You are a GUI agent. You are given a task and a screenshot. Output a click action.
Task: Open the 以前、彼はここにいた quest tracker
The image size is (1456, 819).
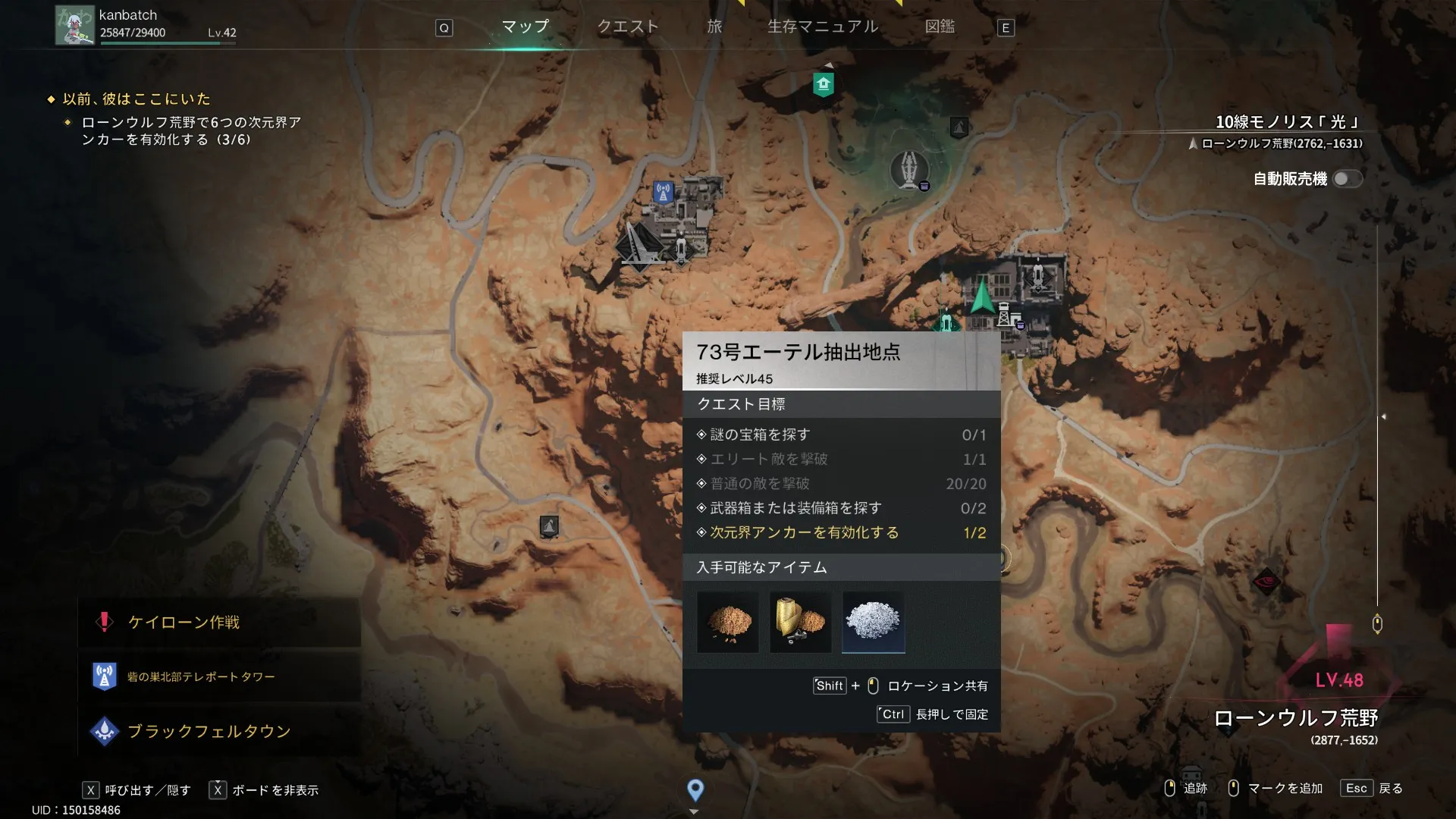coord(136,99)
